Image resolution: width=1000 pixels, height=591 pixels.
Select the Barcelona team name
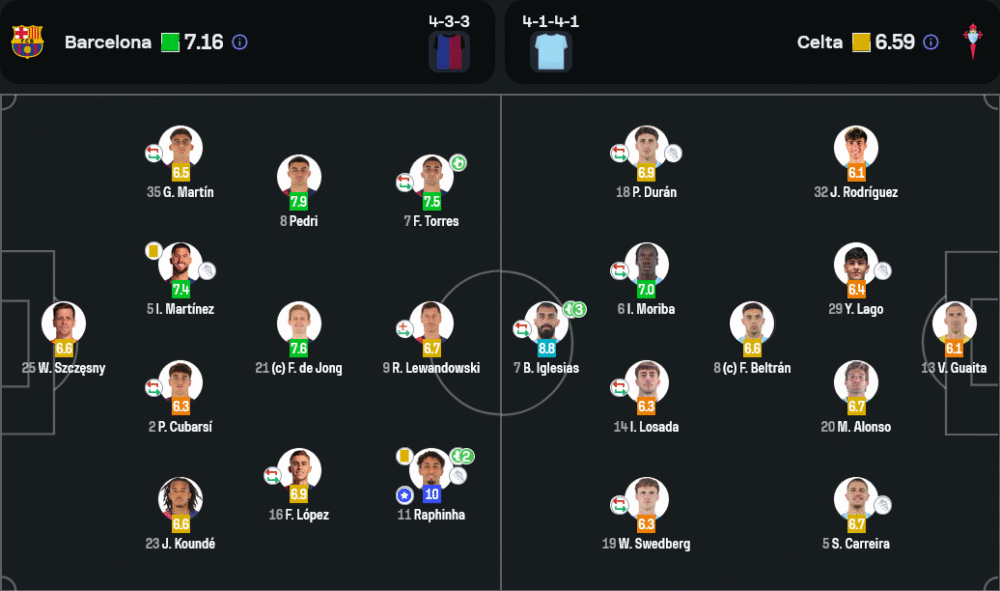pyautogui.click(x=108, y=42)
